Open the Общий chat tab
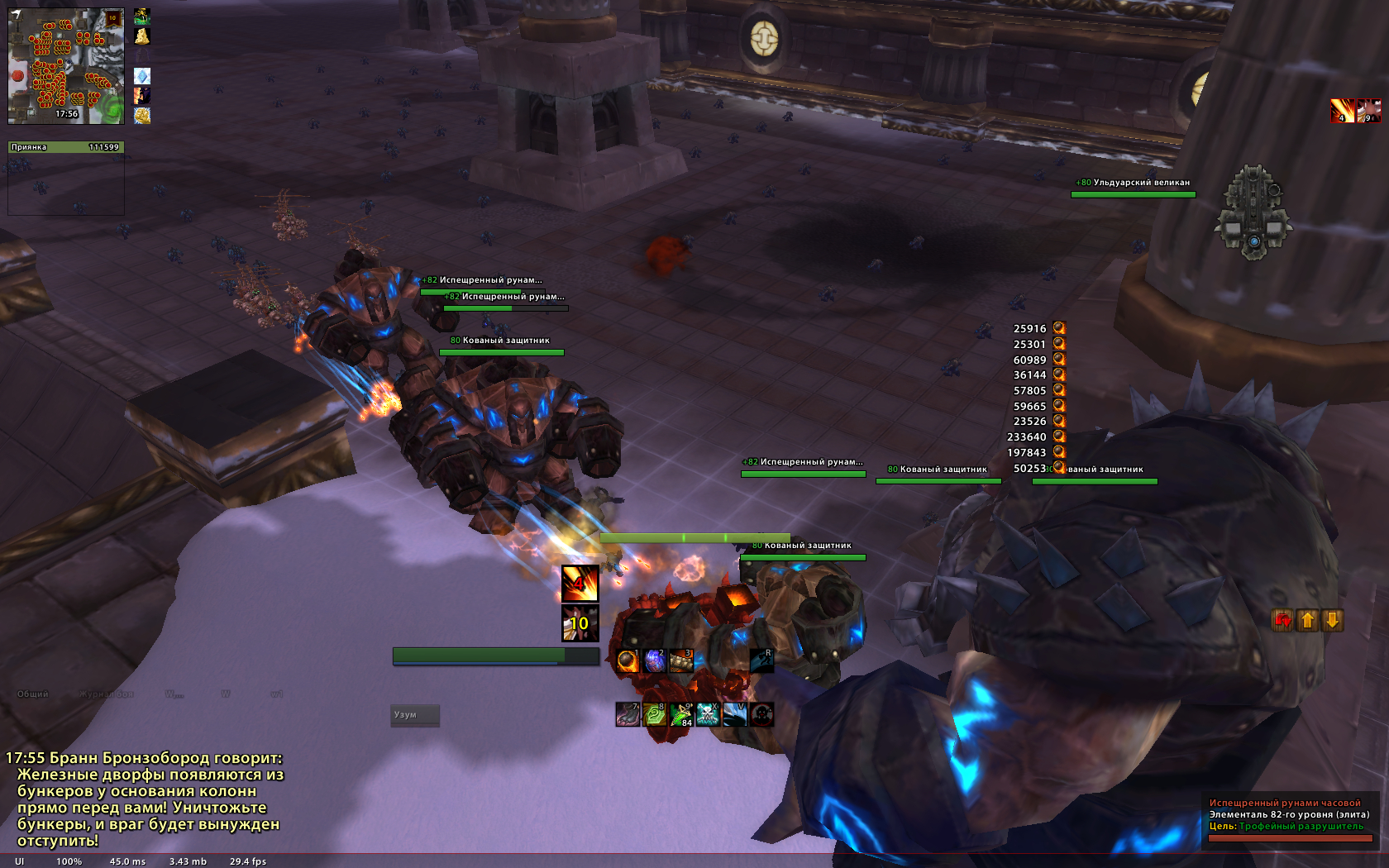 33,694
